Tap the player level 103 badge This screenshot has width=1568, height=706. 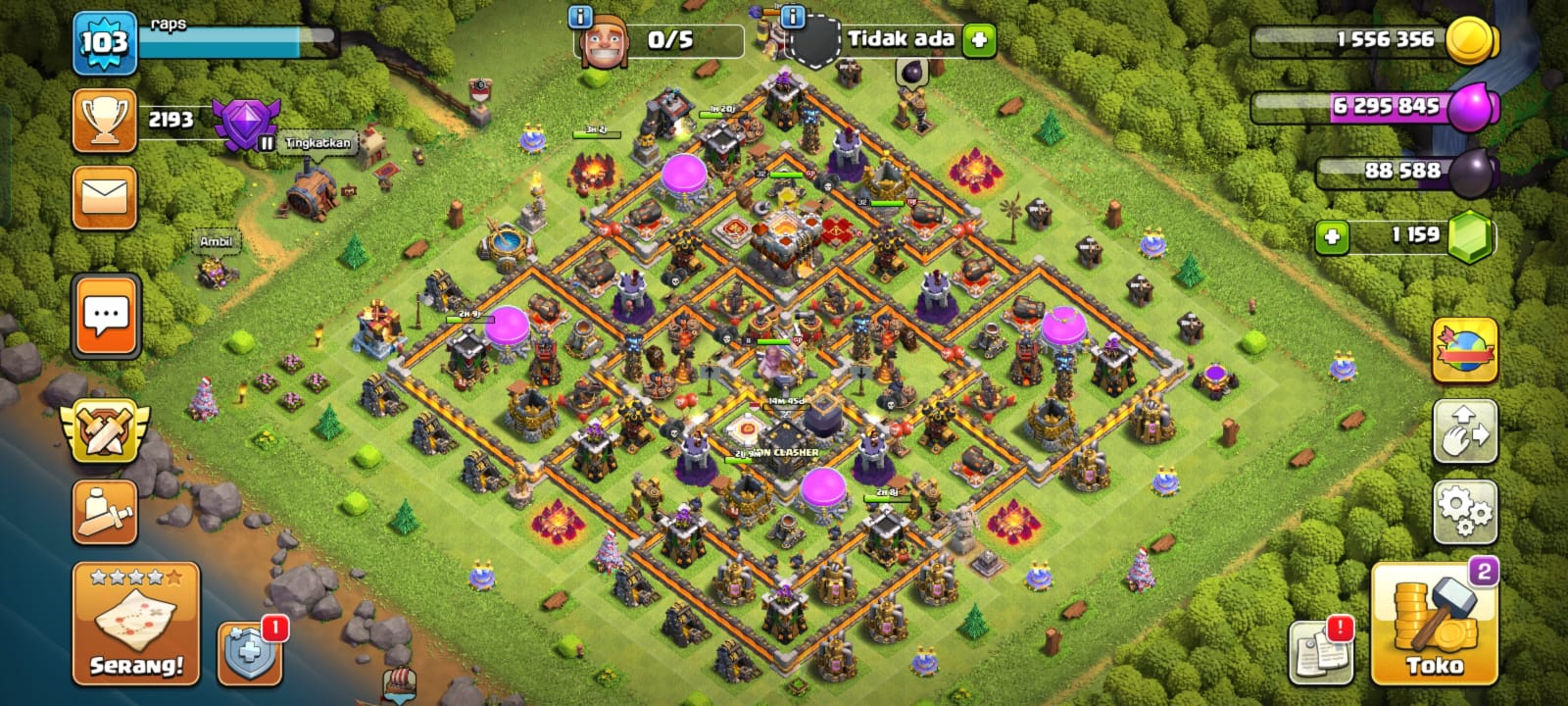pyautogui.click(x=104, y=43)
